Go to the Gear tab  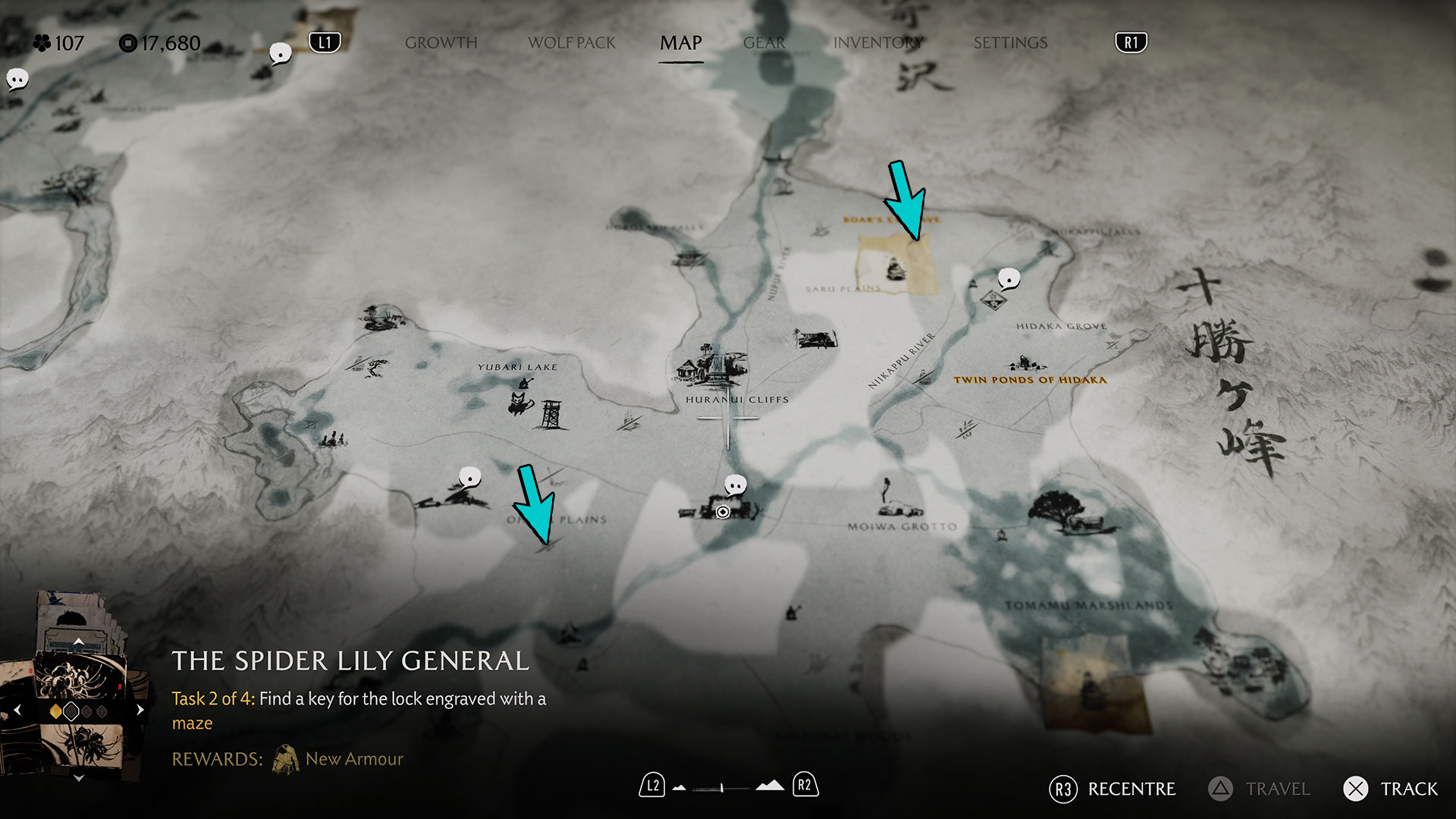click(x=764, y=43)
